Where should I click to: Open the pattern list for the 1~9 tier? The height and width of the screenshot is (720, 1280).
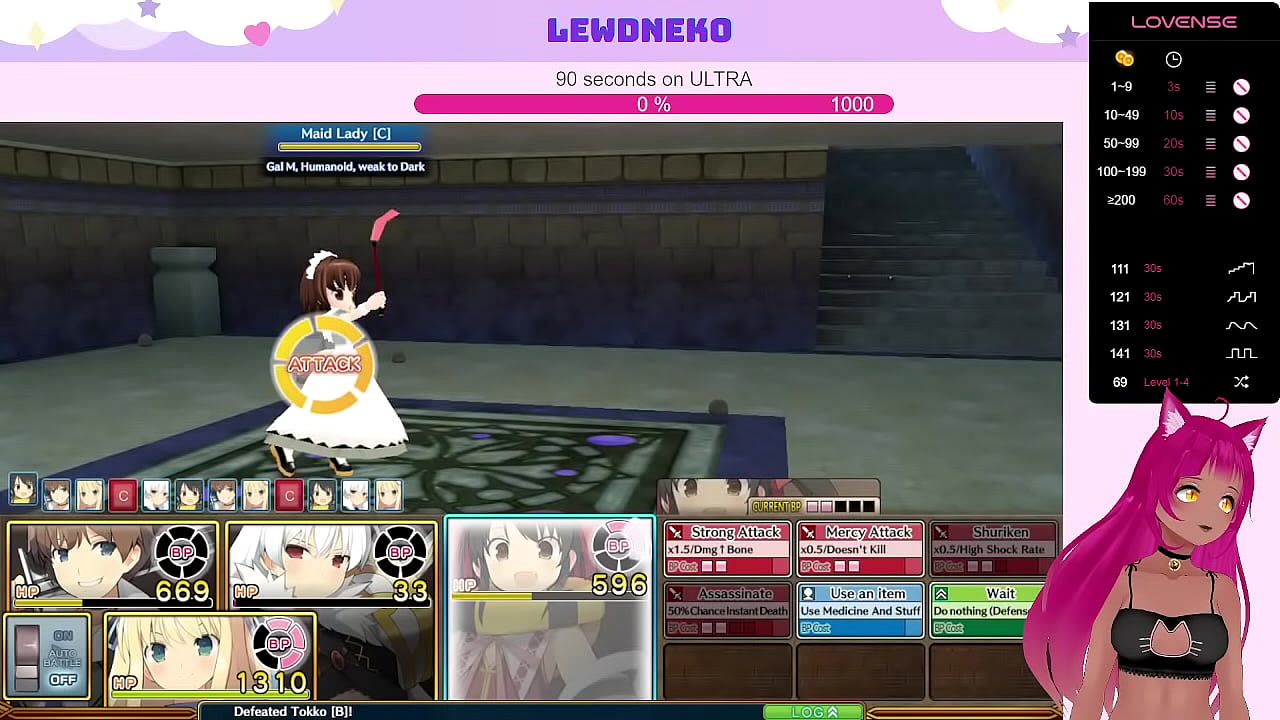pyautogui.click(x=1210, y=87)
